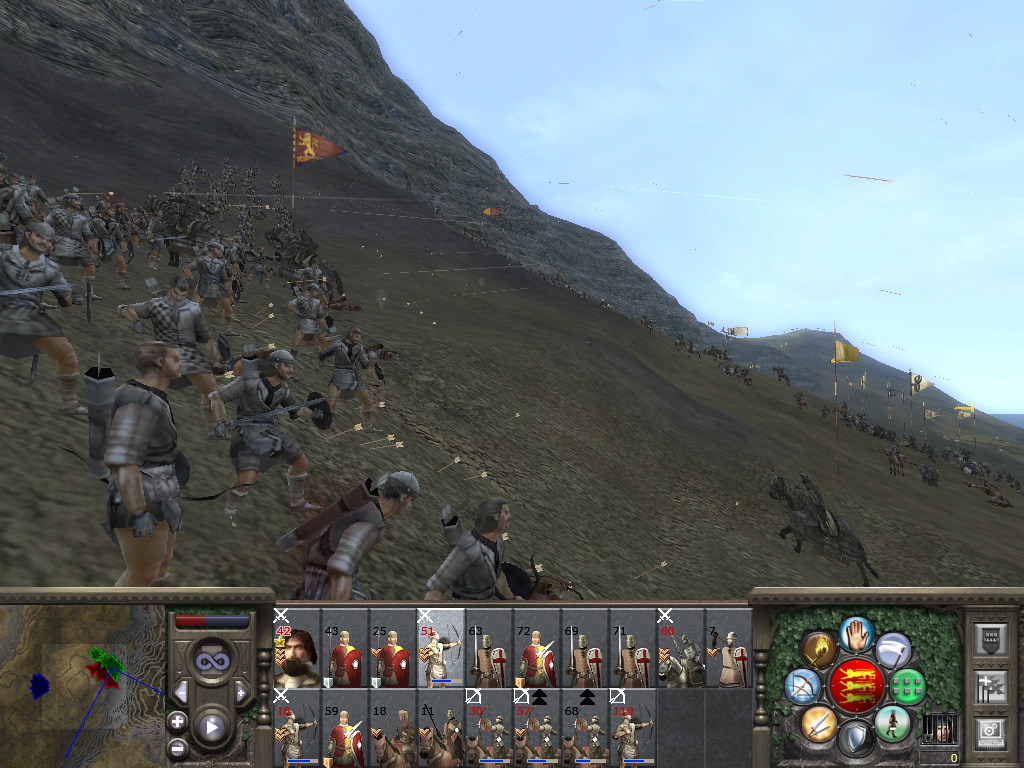Image resolution: width=1024 pixels, height=768 pixels.
Task: Zoom in the minimap with plus button
Action: [178, 721]
